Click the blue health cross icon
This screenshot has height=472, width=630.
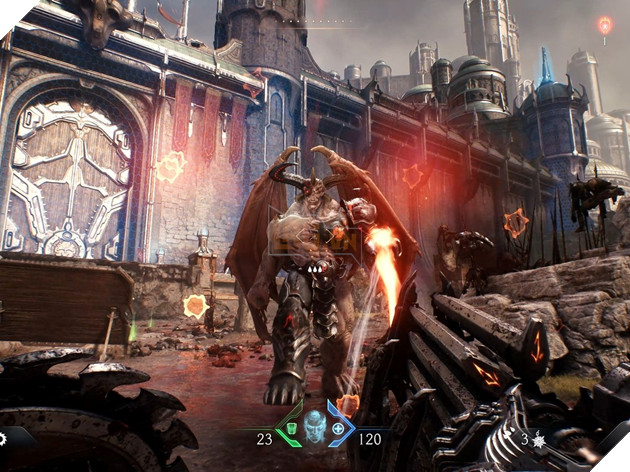(337, 430)
